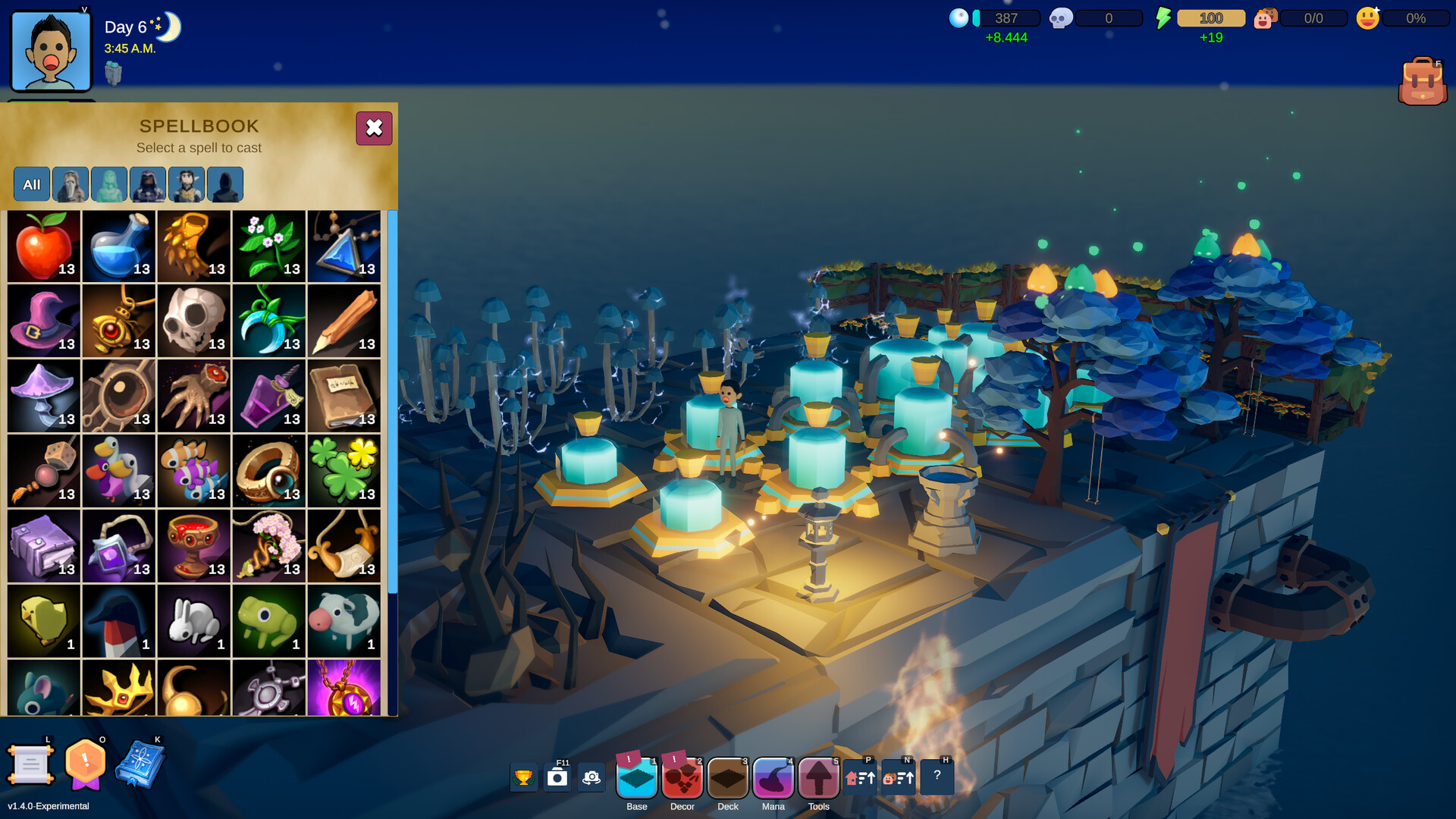Cast the red apple spell
This screenshot has width=1456, height=819.
coord(43,244)
